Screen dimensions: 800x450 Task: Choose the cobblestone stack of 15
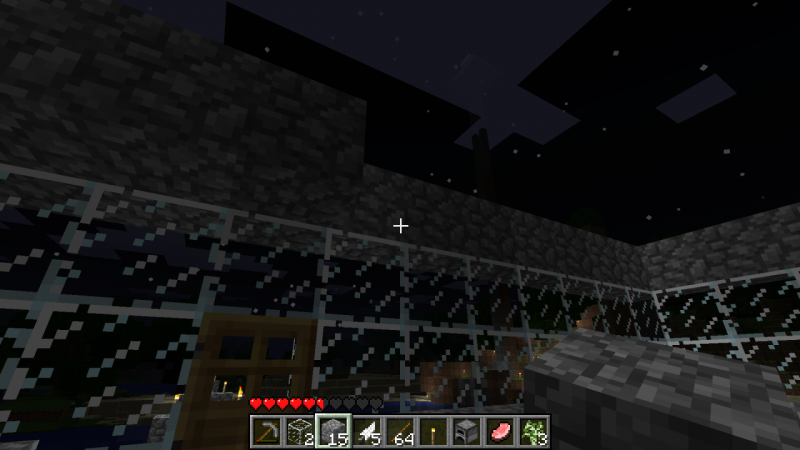click(332, 432)
